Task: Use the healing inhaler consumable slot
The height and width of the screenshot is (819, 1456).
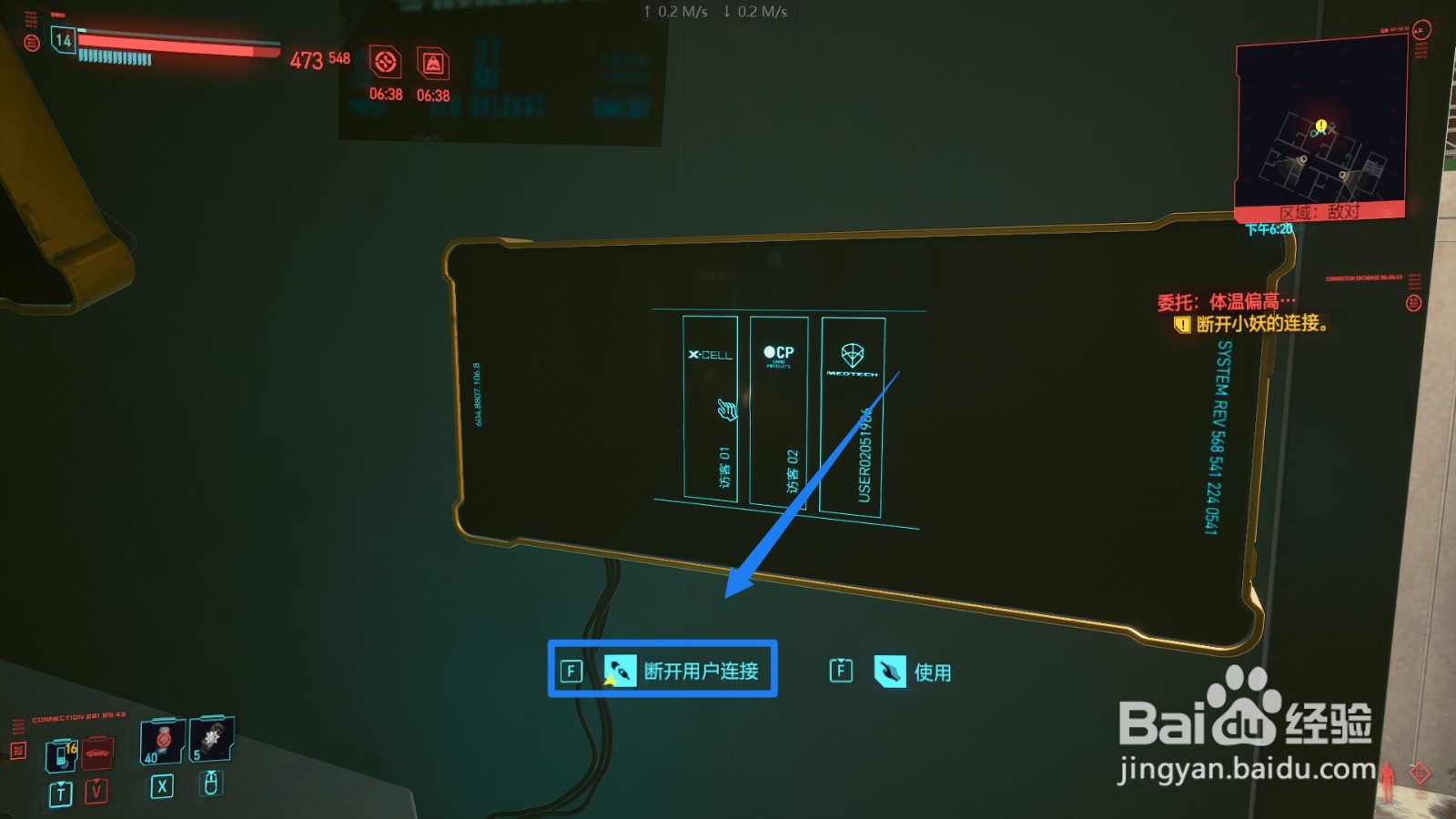Action: [x=163, y=741]
